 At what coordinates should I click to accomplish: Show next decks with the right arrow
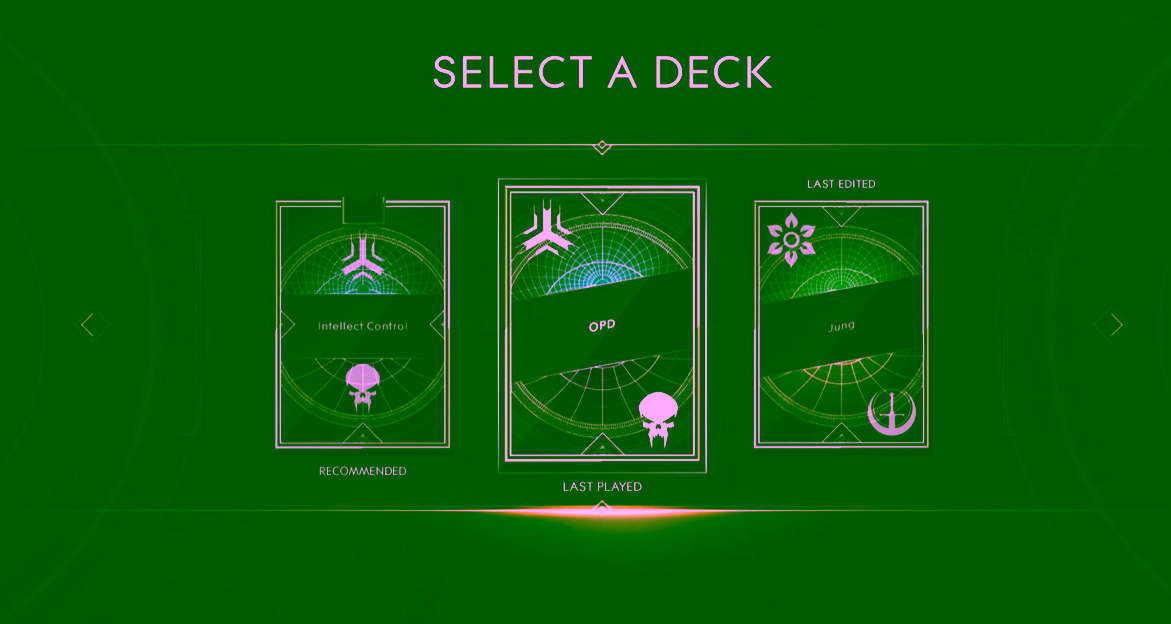pos(1113,325)
